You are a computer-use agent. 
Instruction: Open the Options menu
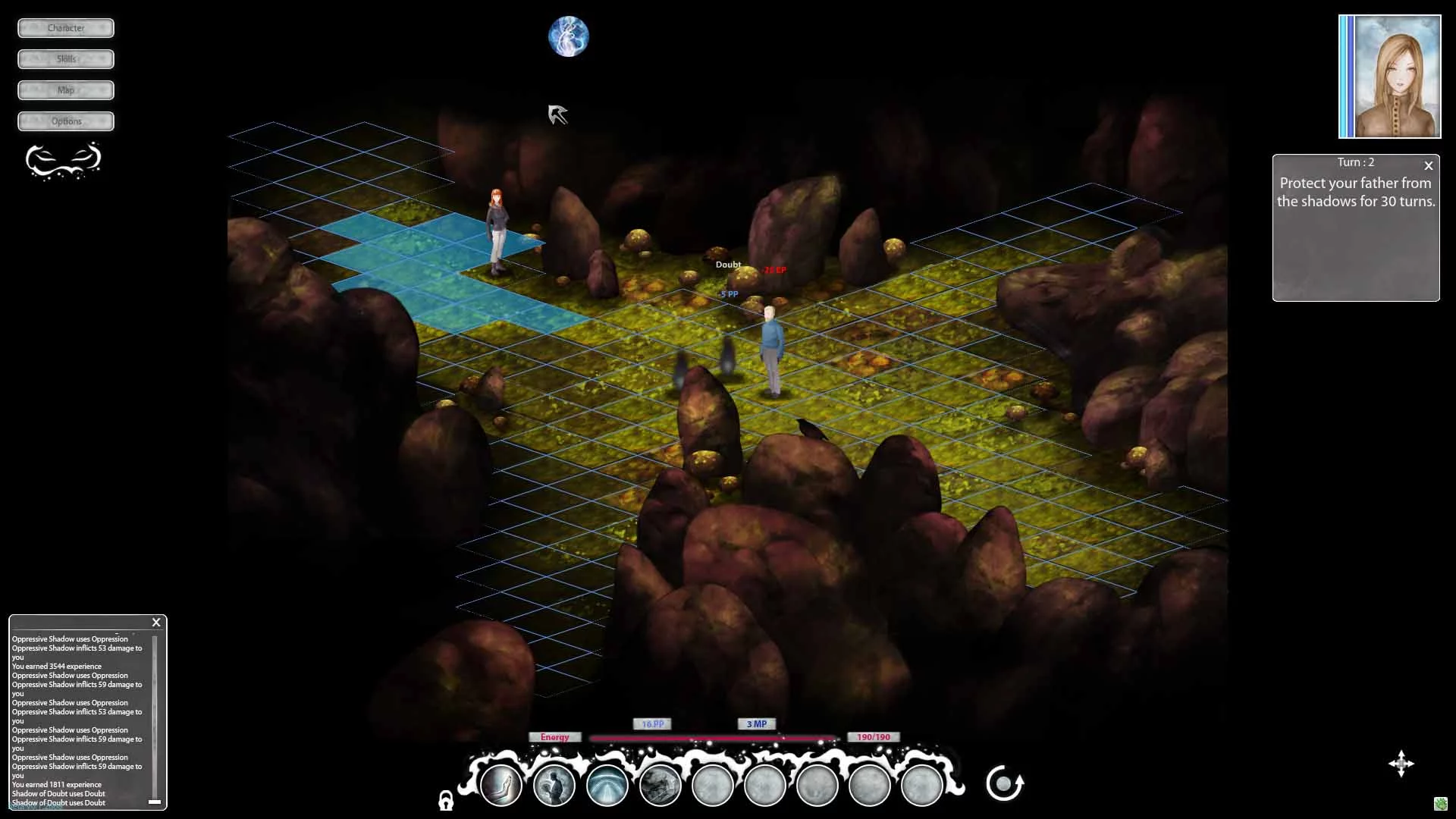[x=66, y=121]
